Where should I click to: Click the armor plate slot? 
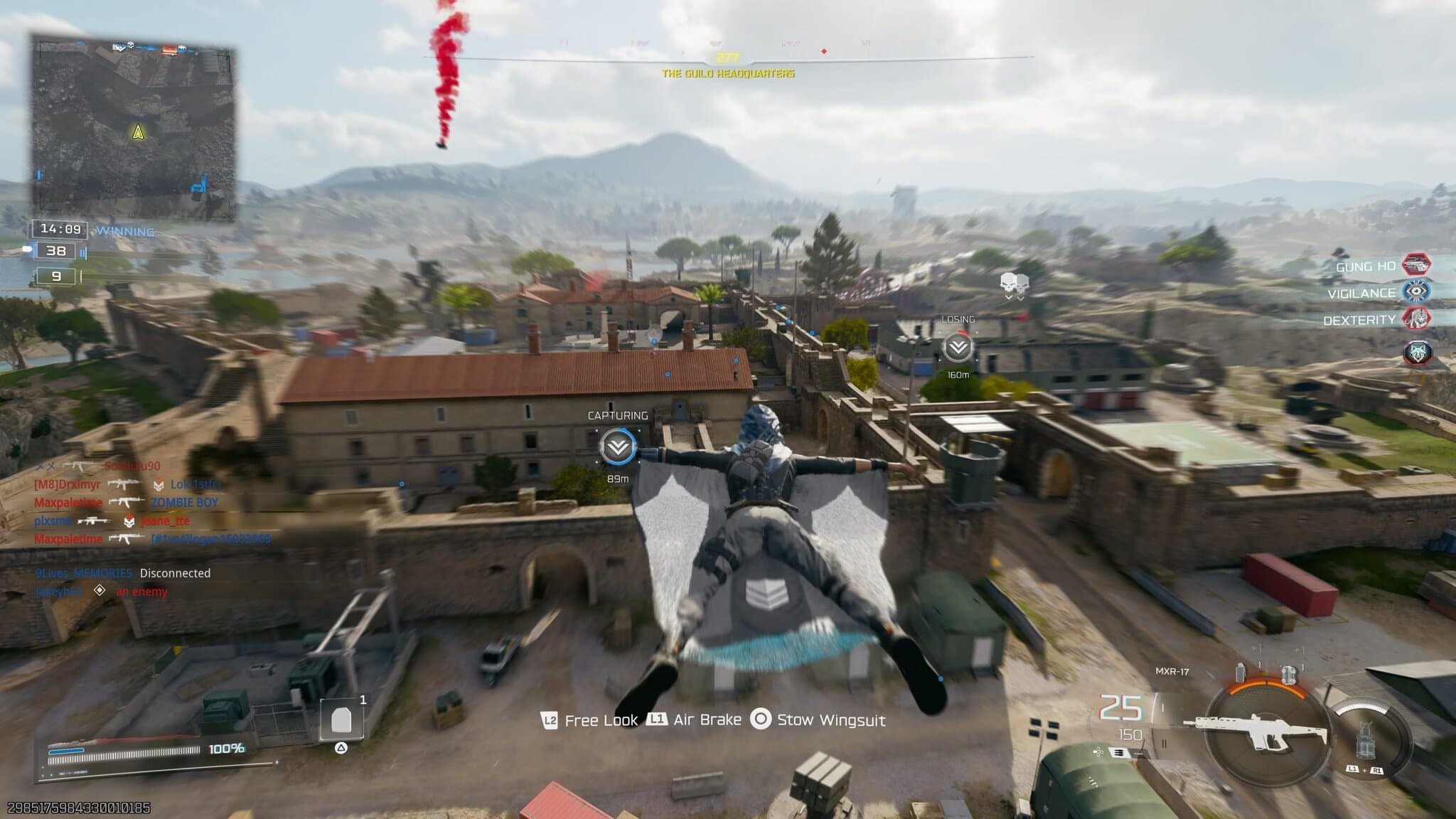point(341,719)
